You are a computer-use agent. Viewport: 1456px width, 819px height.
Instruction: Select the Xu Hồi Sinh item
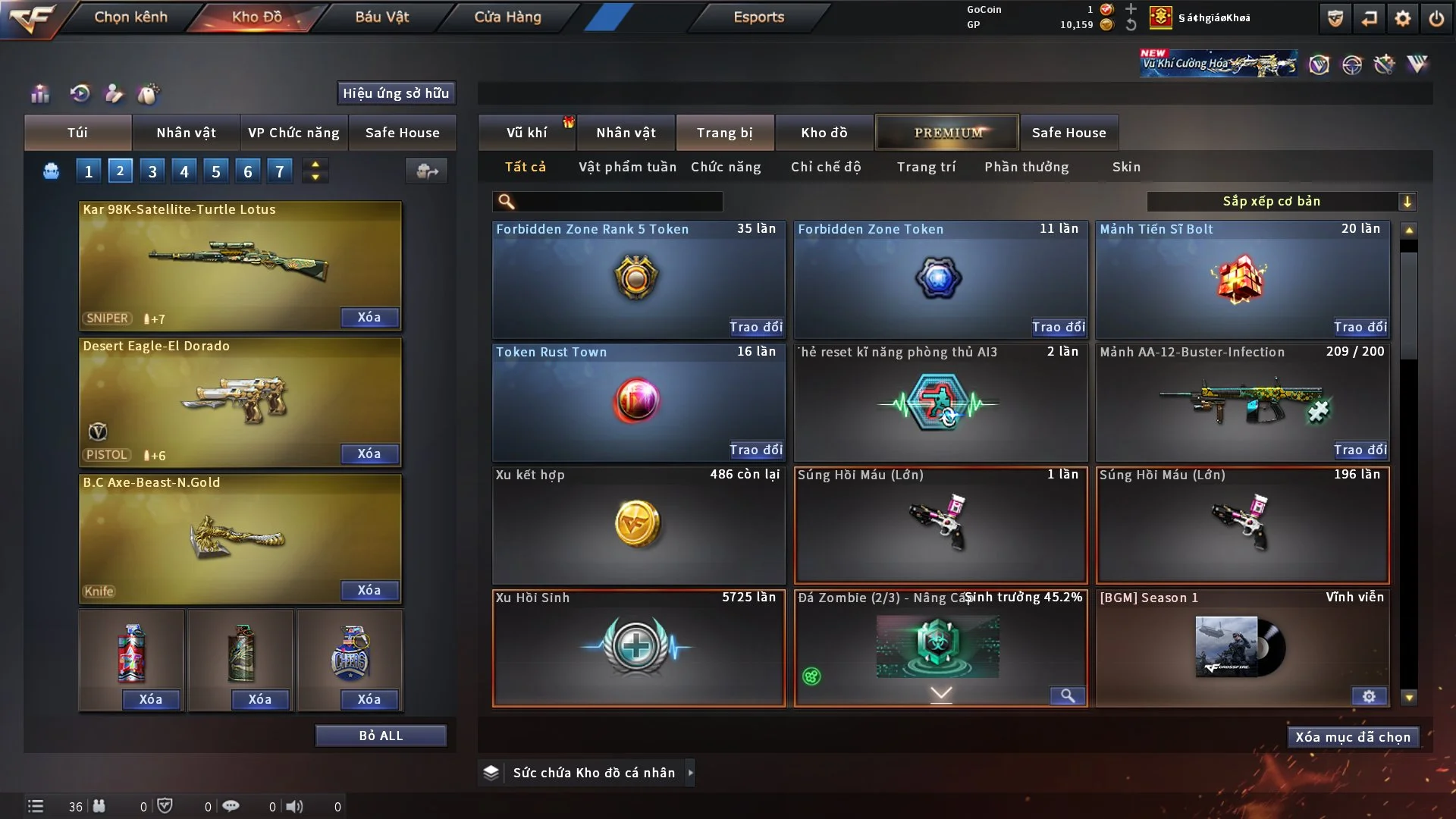[x=638, y=648]
